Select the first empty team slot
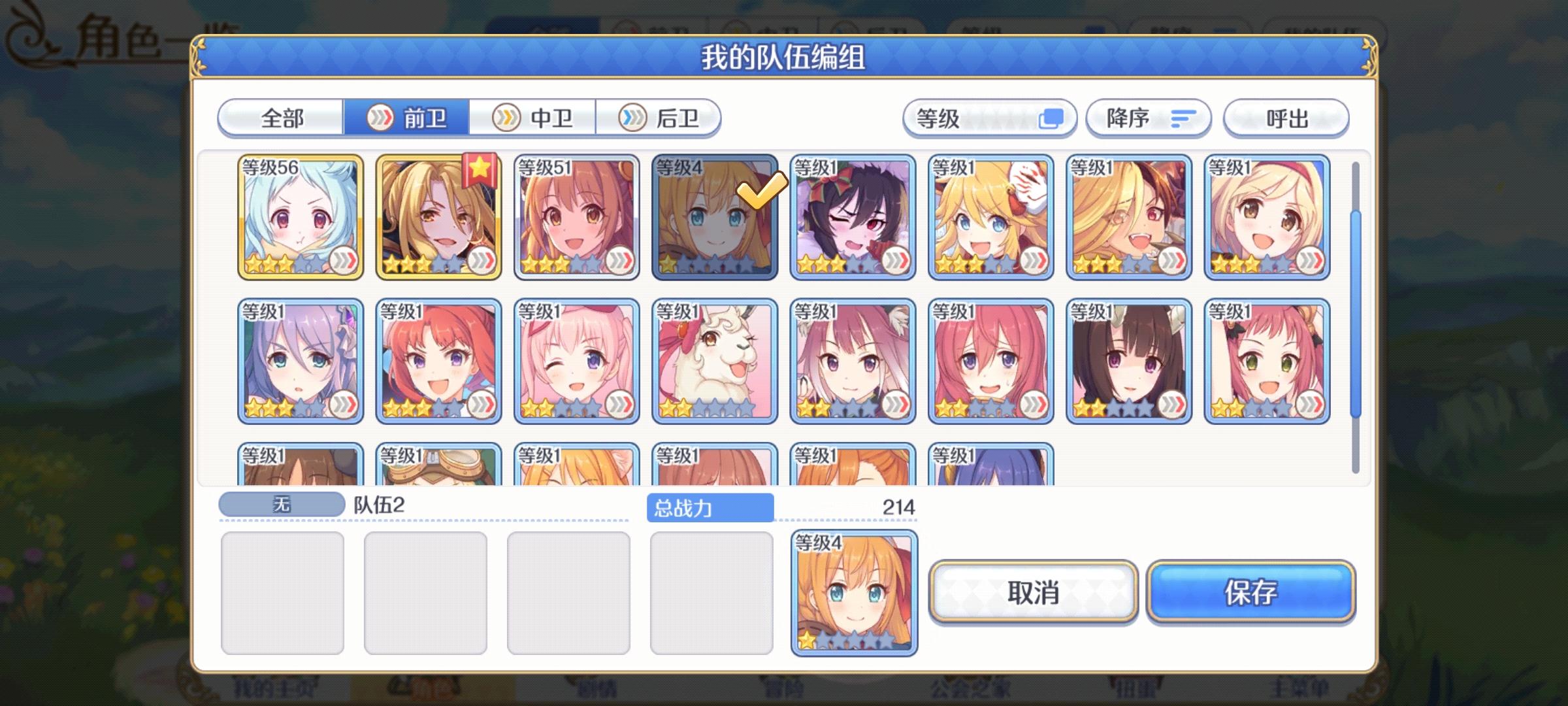The width and height of the screenshot is (1568, 706). 284,592
